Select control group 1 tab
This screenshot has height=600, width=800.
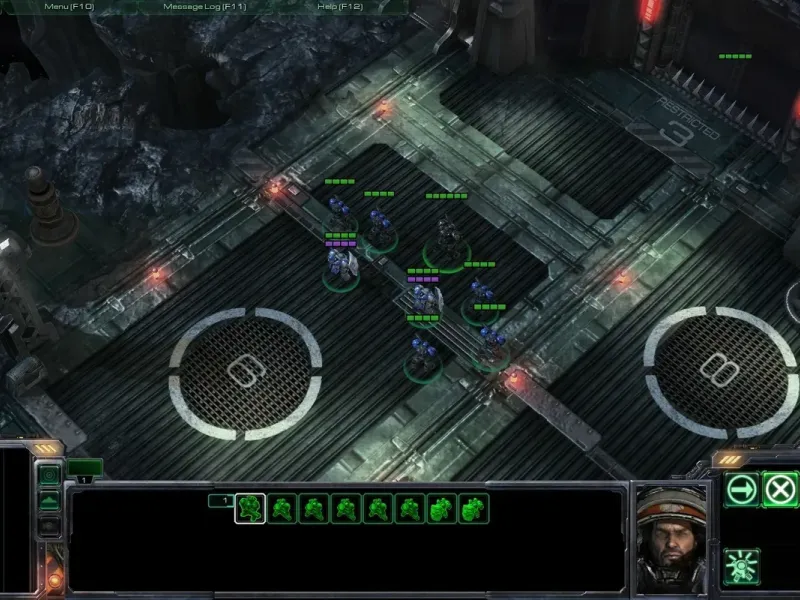point(220,500)
